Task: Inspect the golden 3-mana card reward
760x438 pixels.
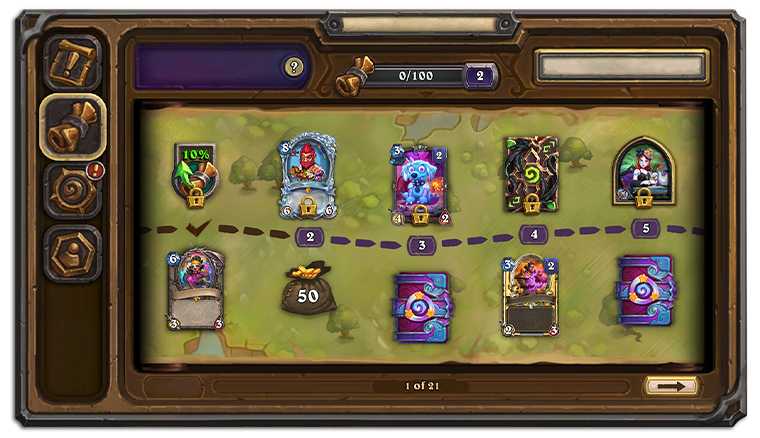Action: [531, 293]
